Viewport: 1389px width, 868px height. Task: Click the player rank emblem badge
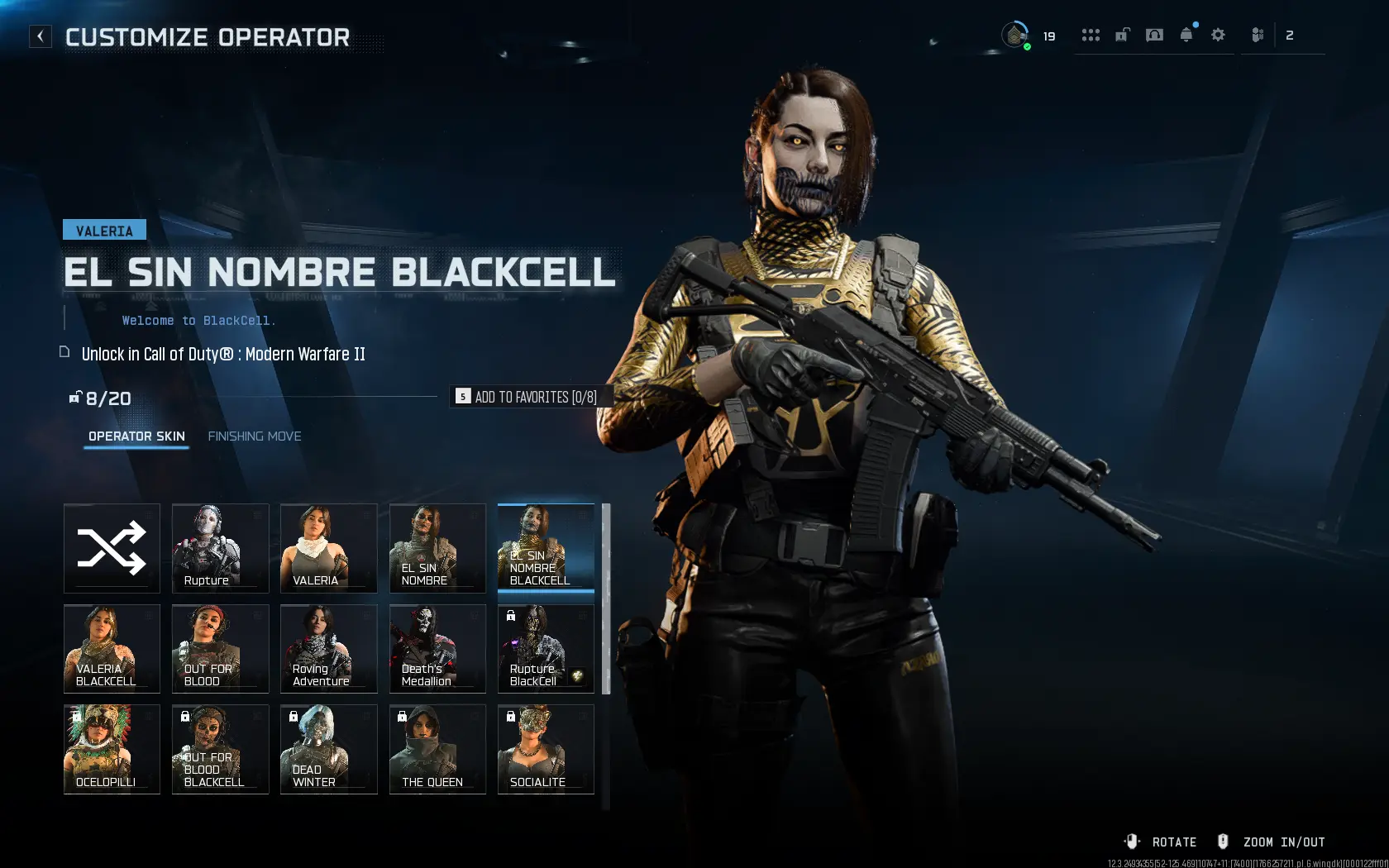coord(1014,35)
